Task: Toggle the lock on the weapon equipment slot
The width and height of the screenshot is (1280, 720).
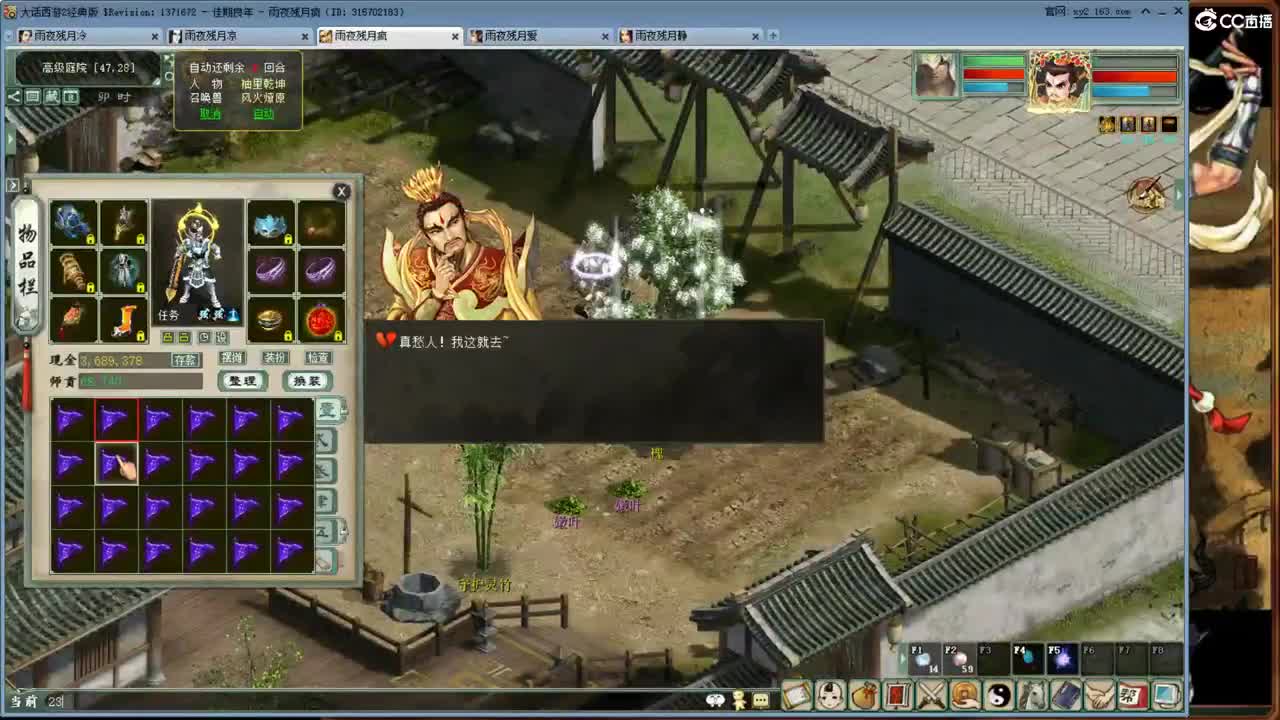Action: (x=140, y=238)
